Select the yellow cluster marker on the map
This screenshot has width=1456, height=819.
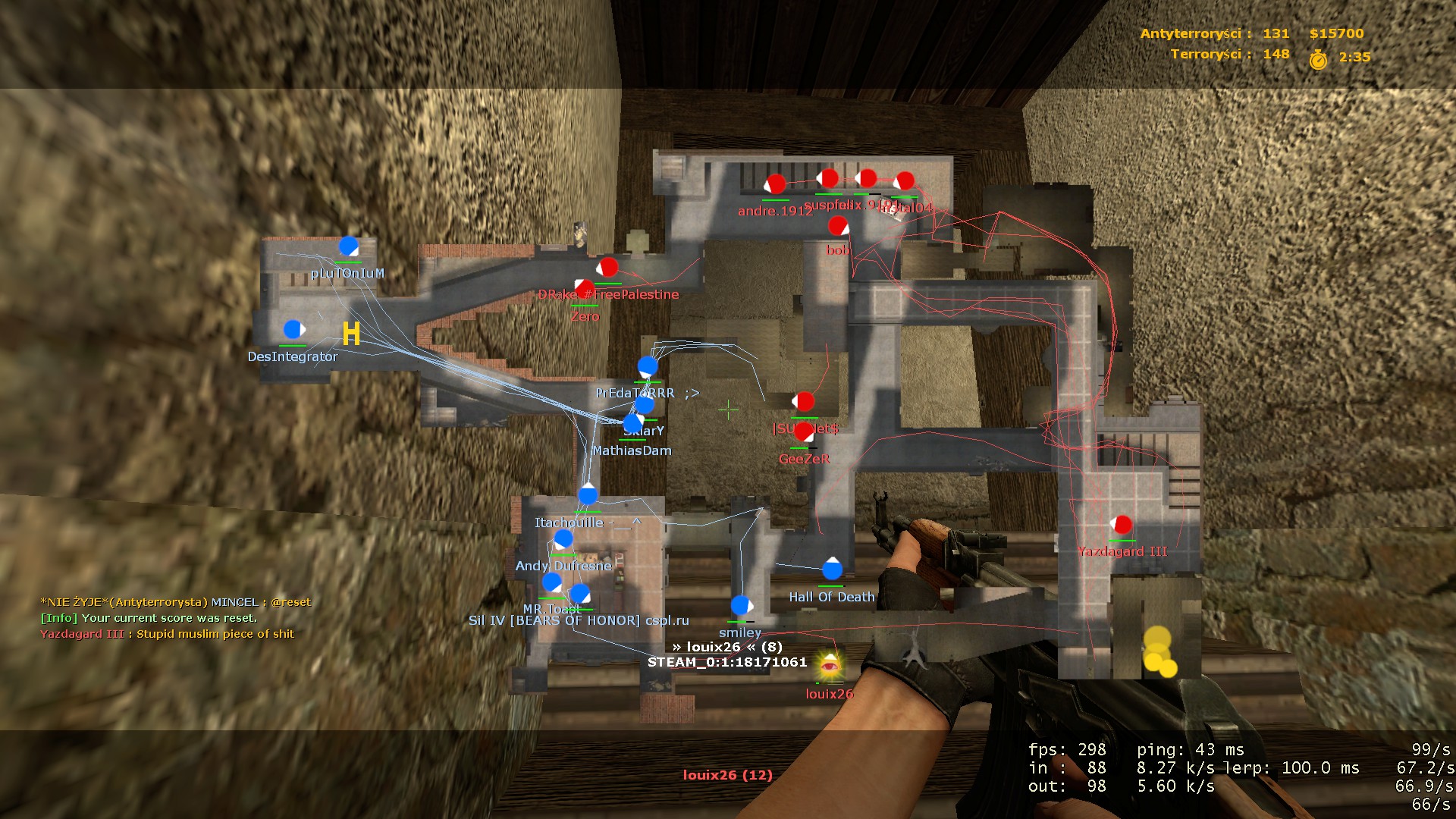1159,652
